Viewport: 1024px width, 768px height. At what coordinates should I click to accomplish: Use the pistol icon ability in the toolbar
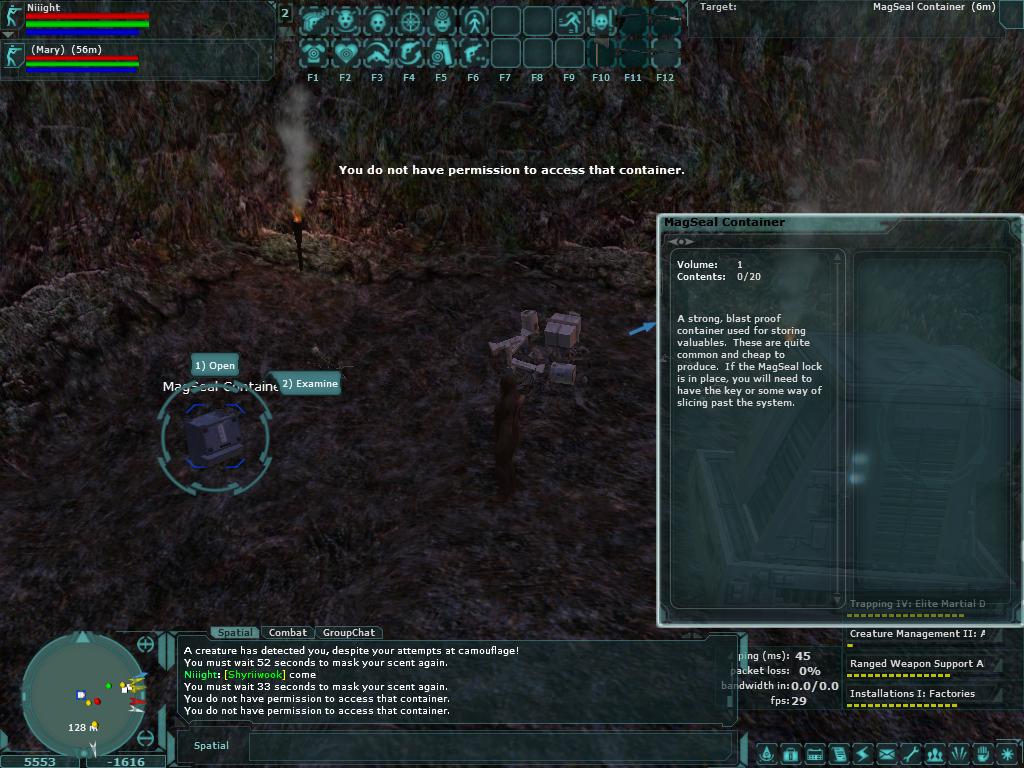pos(473,53)
